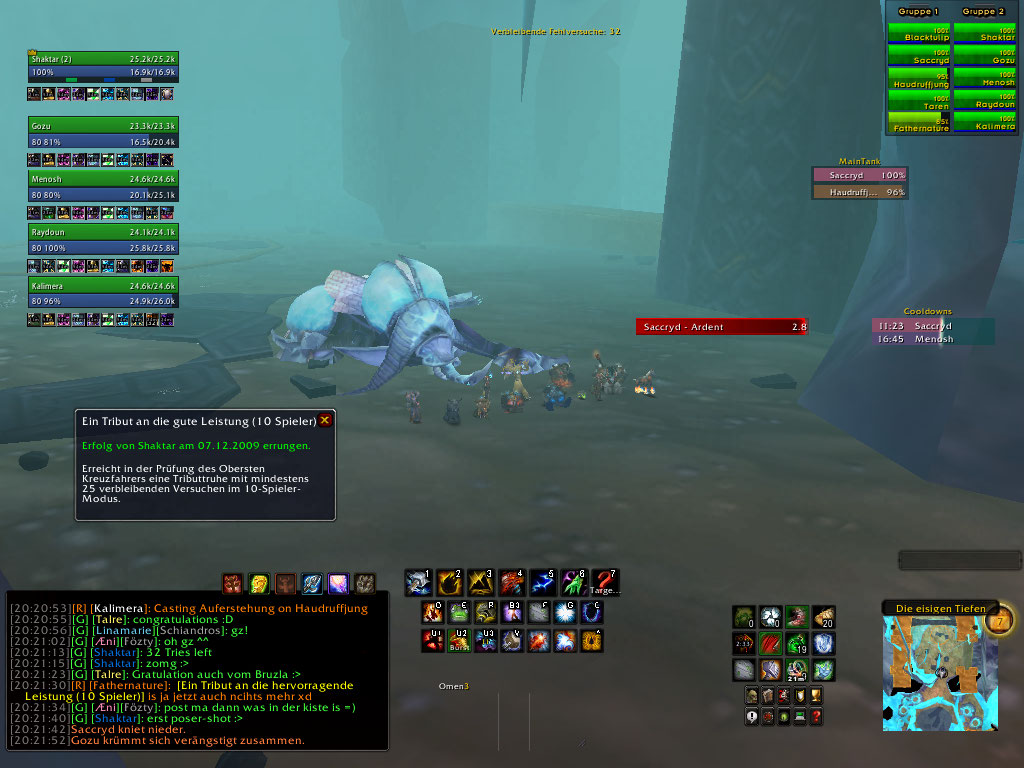The image size is (1024, 768).
Task: Activate the action bar slot numbered 1
Action: (x=417, y=582)
